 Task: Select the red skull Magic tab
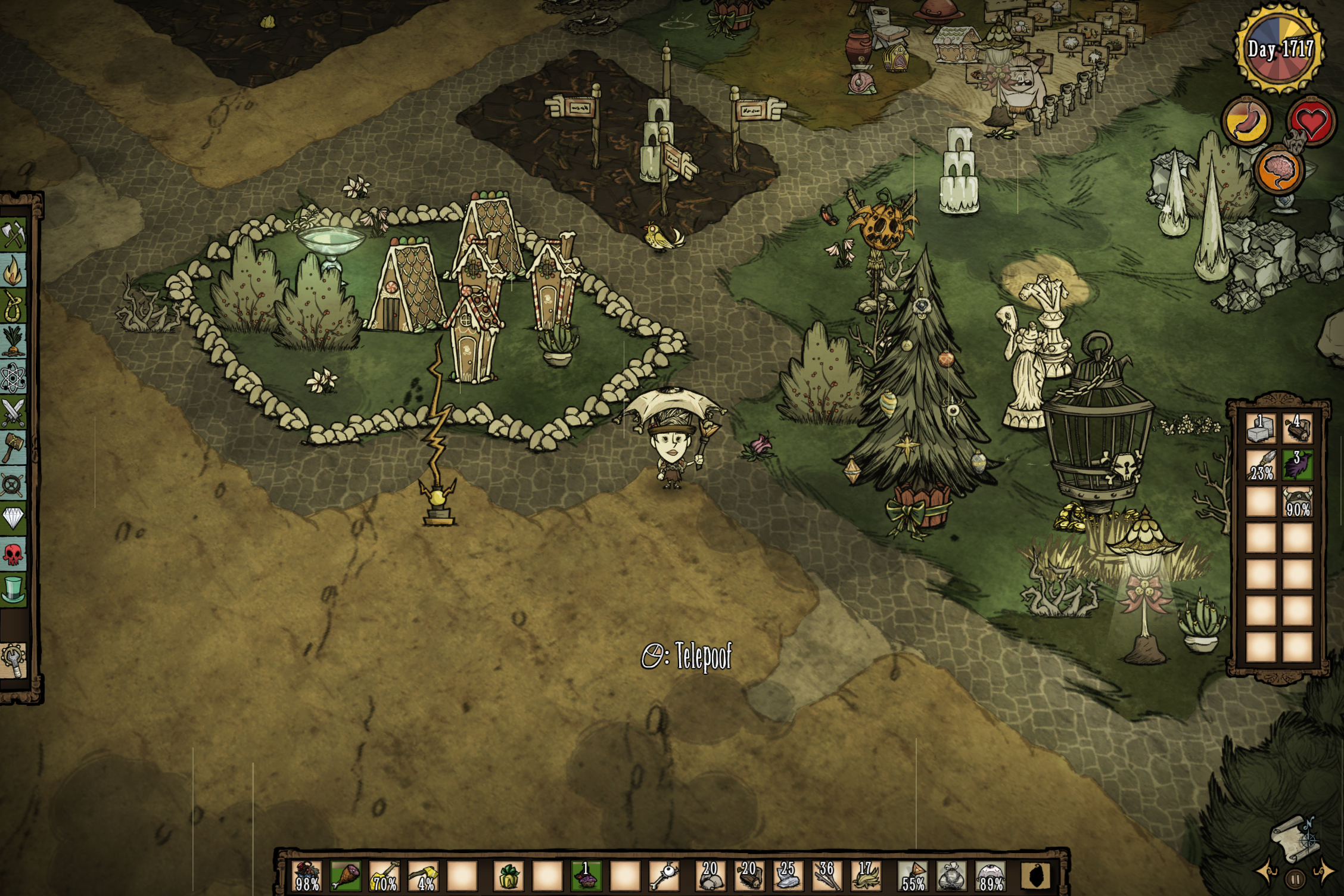[13, 554]
